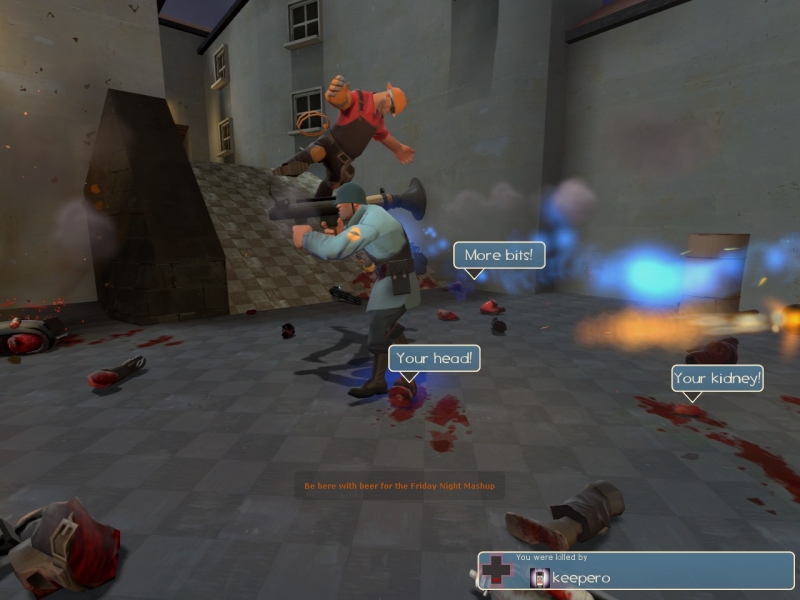Select the keepero killer name
Screen dimensions: 800x600
click(x=581, y=578)
